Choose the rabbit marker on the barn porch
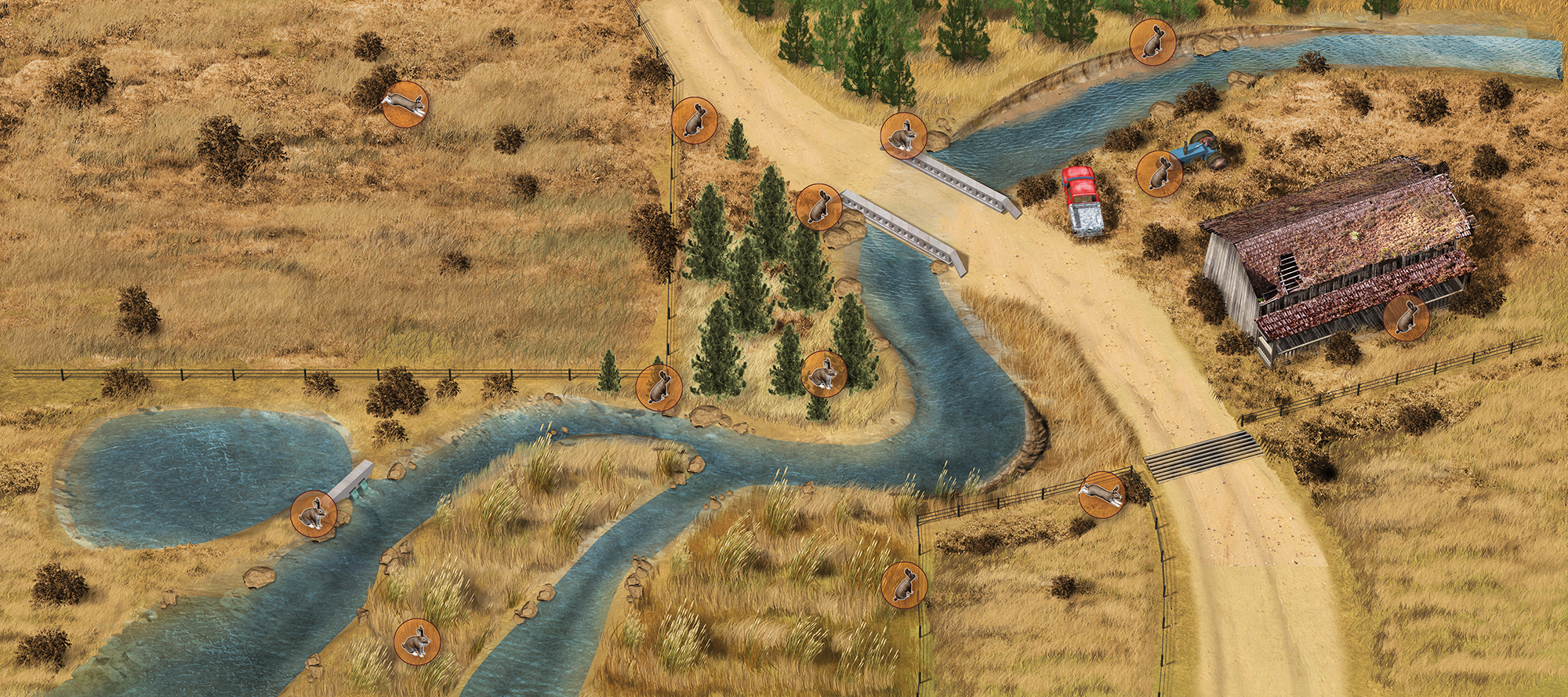1568x697 pixels. (x=1406, y=318)
